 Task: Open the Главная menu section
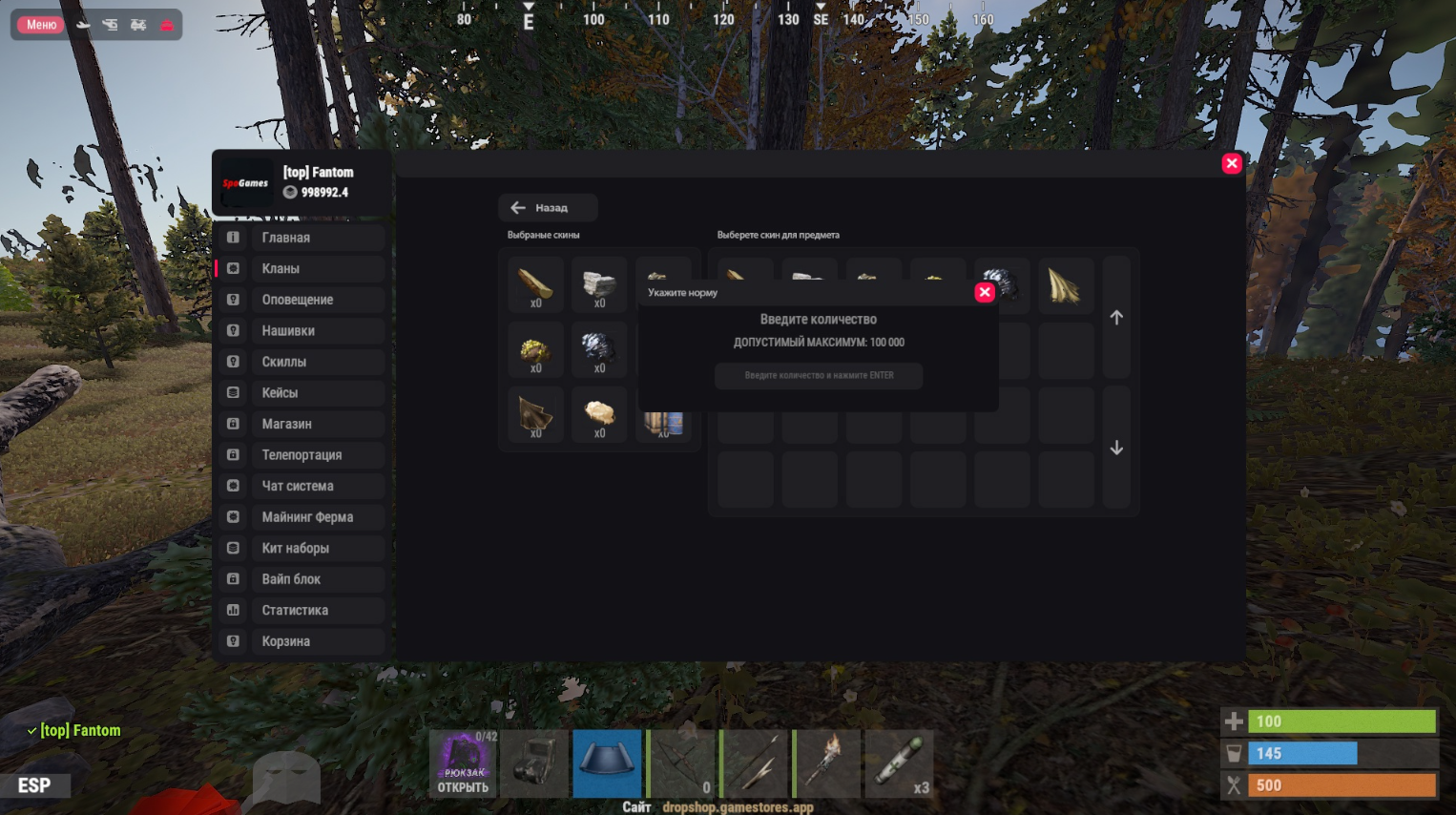point(301,238)
